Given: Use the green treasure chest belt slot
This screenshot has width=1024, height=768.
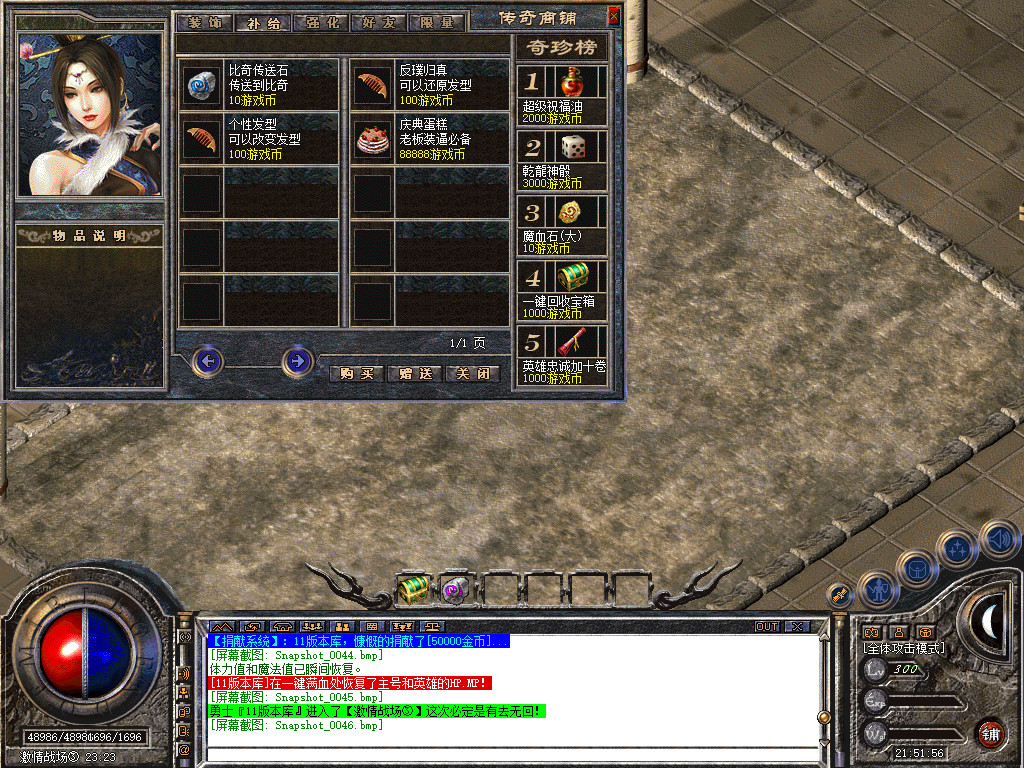Looking at the screenshot, I should pos(412,588).
